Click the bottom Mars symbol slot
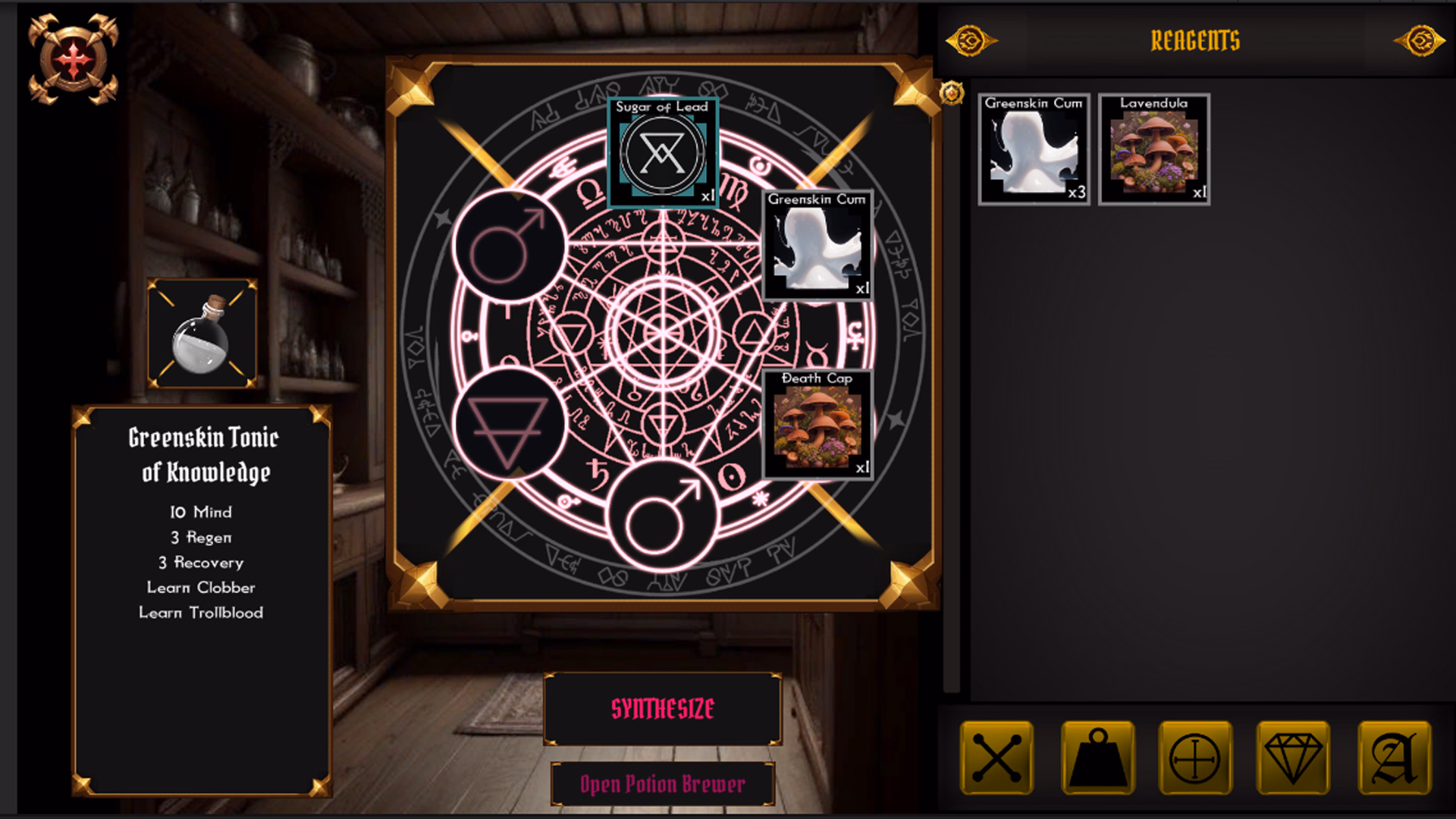The image size is (1456, 819). click(x=662, y=516)
